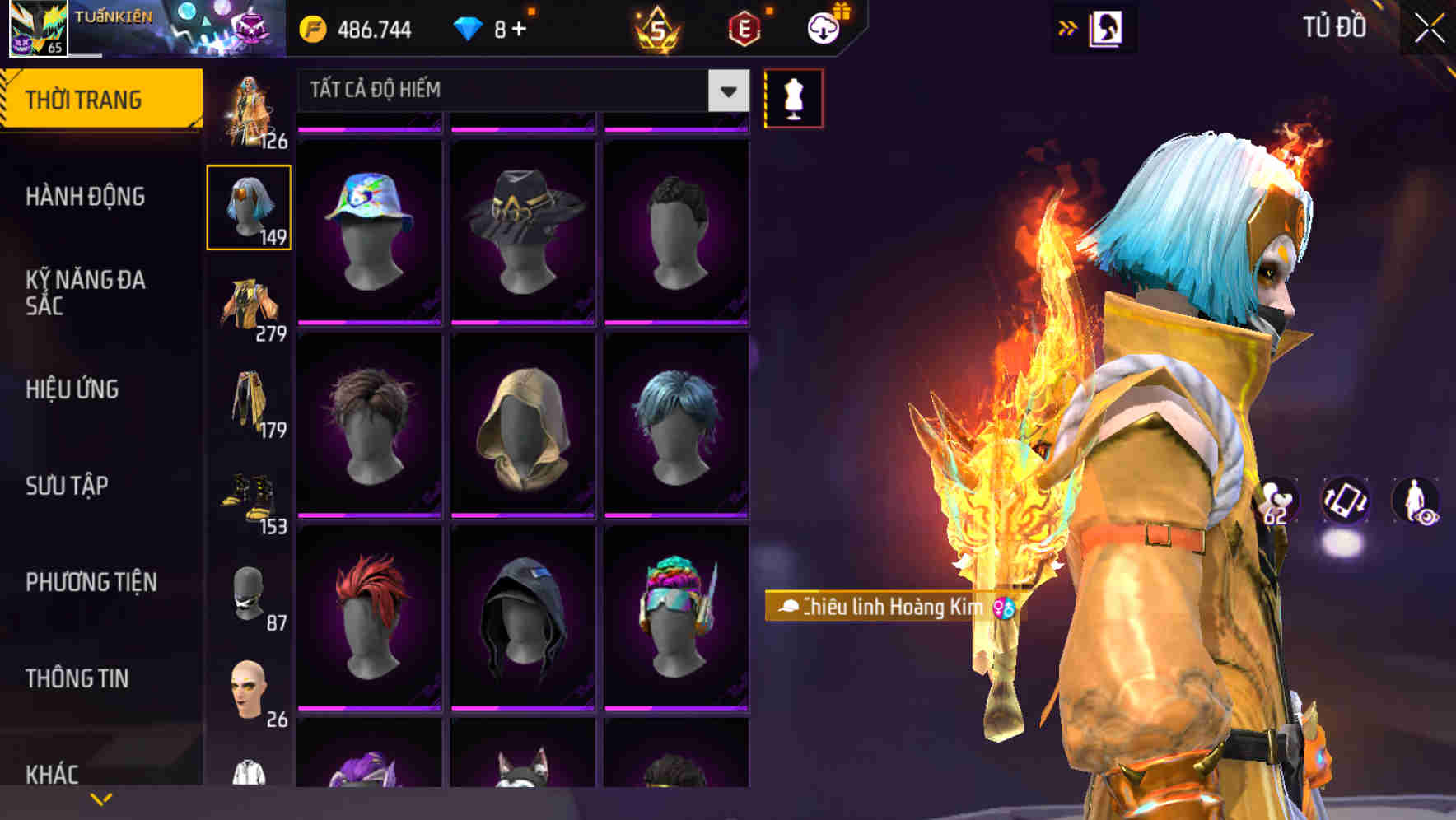Switch to the HIỆU ỨNG tab

74,389
